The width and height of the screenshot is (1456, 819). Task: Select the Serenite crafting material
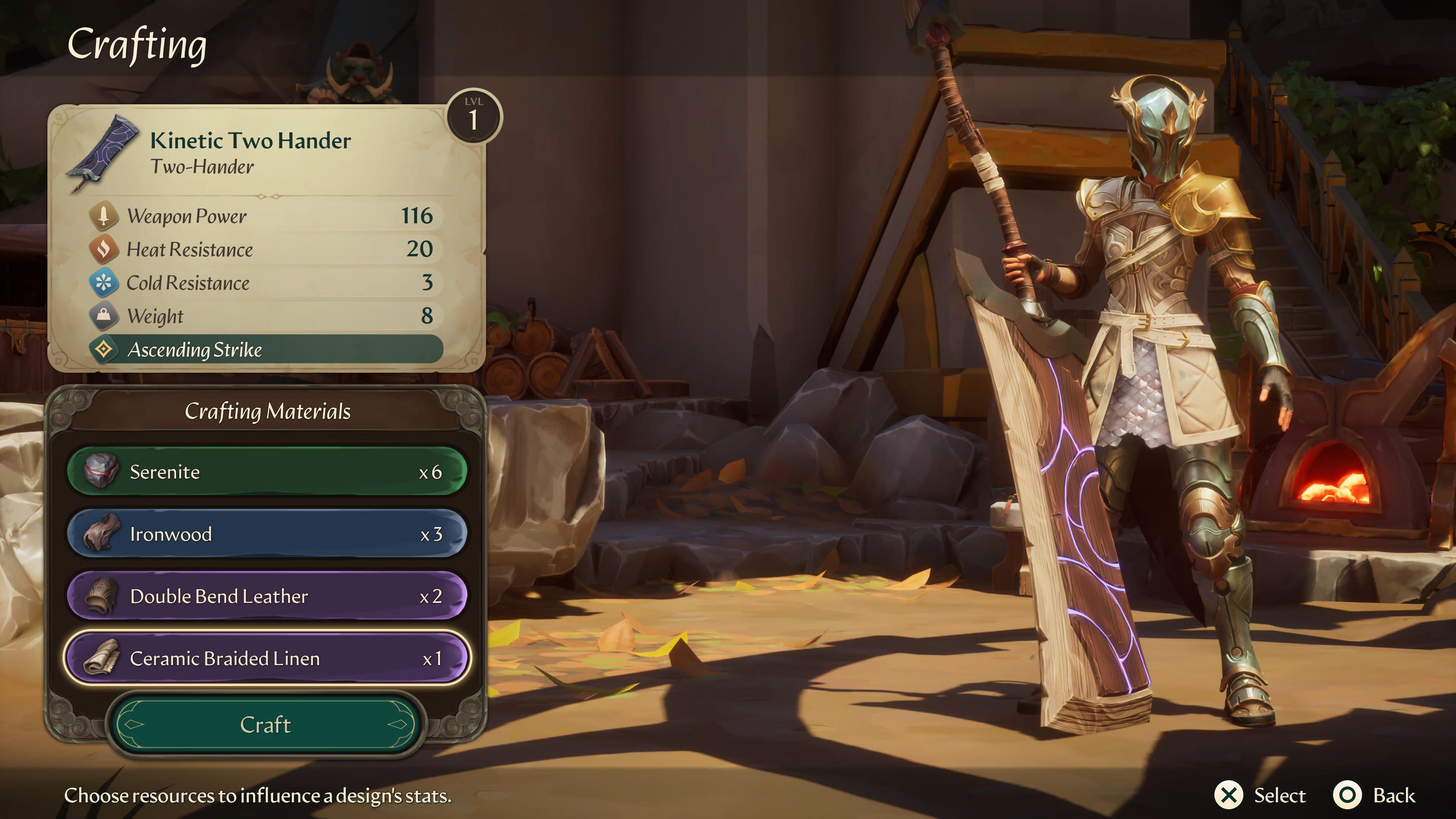coord(267,472)
